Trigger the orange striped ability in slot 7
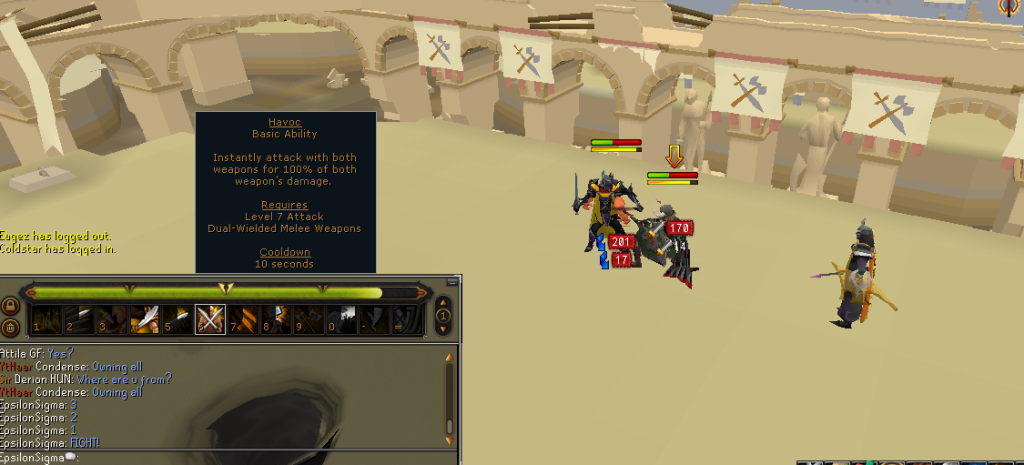Image resolution: width=1024 pixels, height=465 pixels. coord(245,319)
